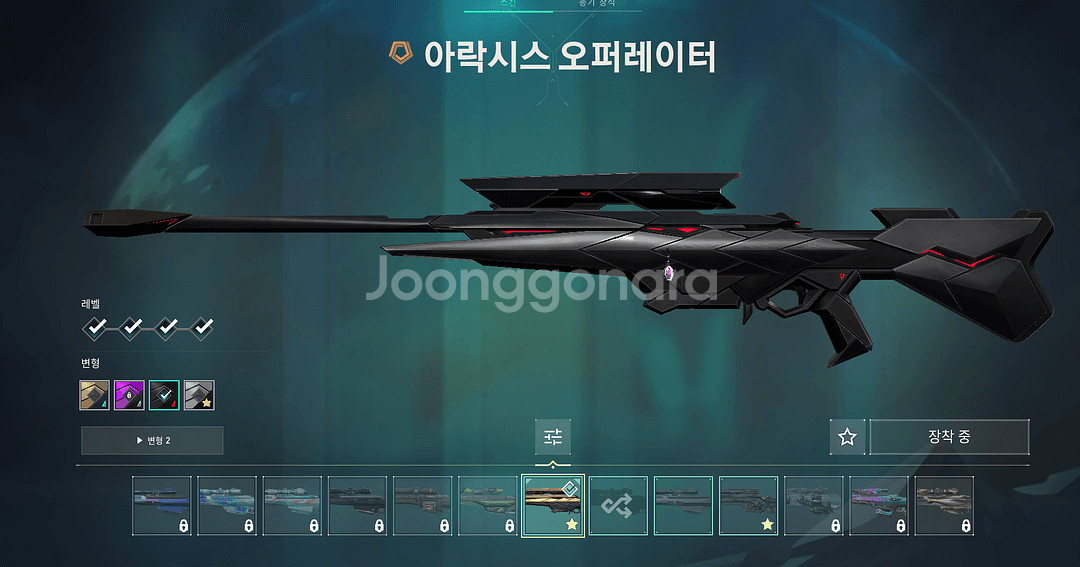The width and height of the screenshot is (1080, 567).
Task: Click the 장착 중 equip button
Action: pos(949,437)
